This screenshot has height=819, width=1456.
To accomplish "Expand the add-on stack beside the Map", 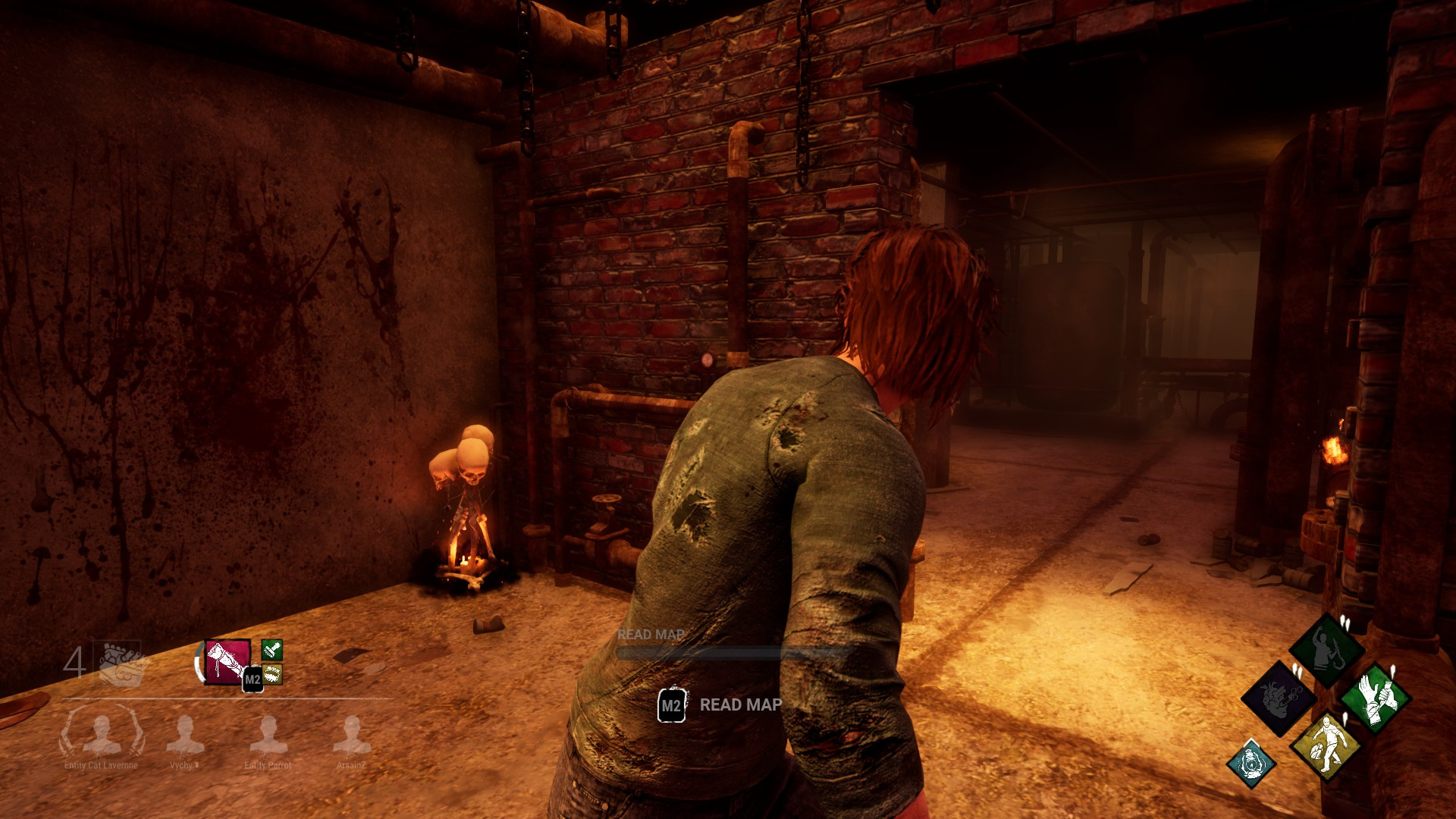I will [x=272, y=664].
